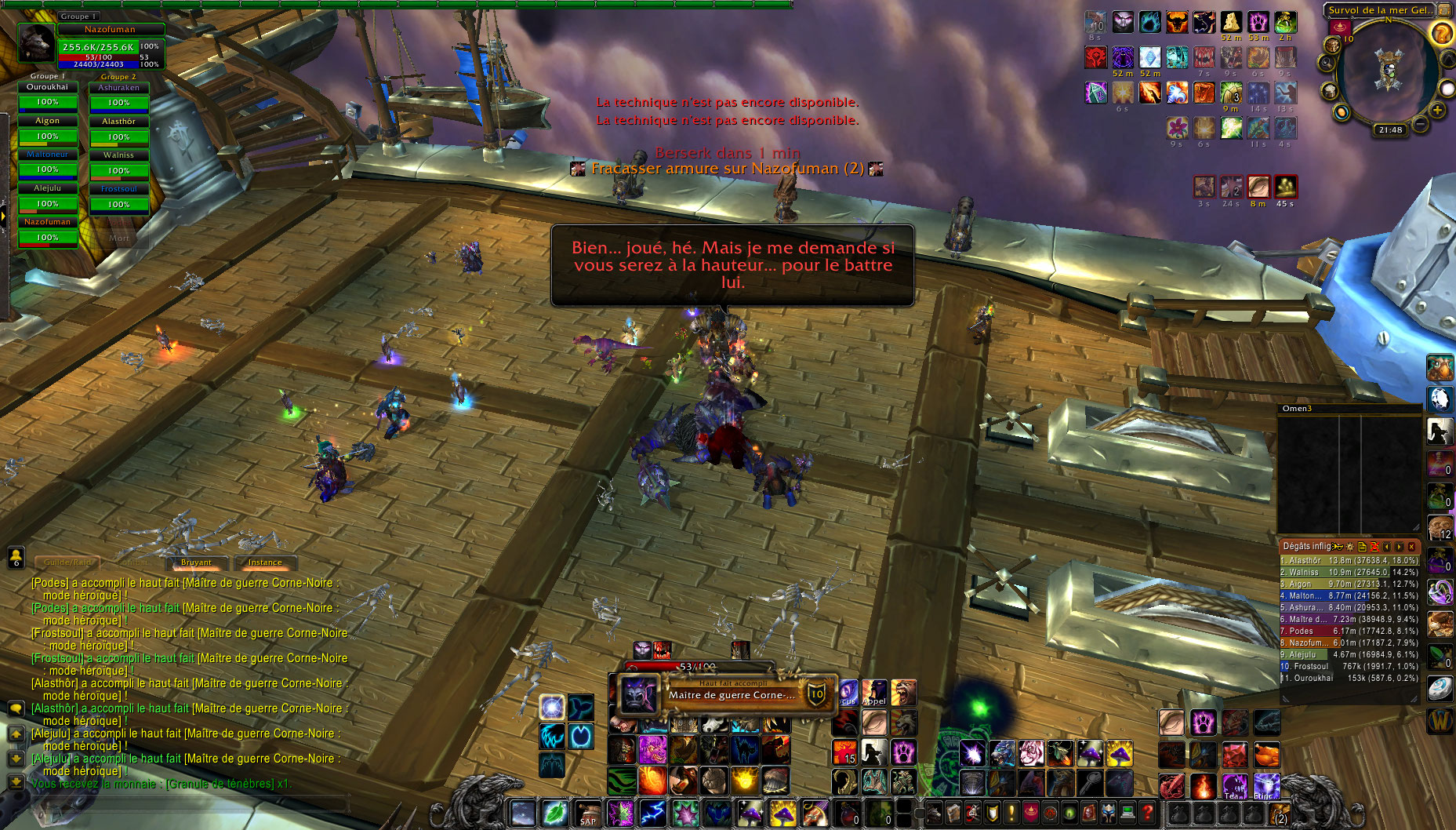Reset Recount data using the red X icon
The height and width of the screenshot is (830, 1456).
pos(1374,547)
